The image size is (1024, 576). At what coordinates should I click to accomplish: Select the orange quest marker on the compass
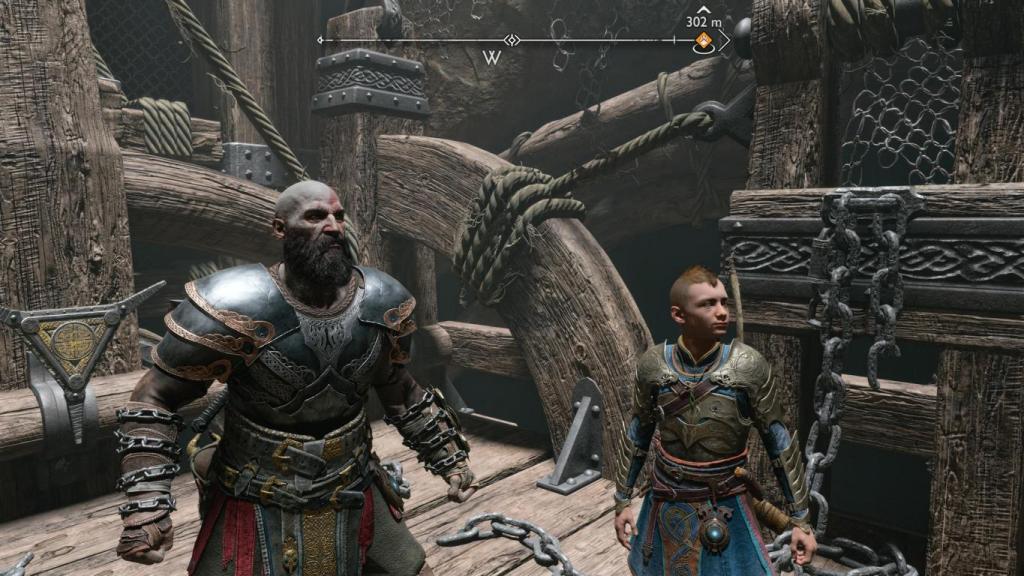pyautogui.click(x=703, y=41)
